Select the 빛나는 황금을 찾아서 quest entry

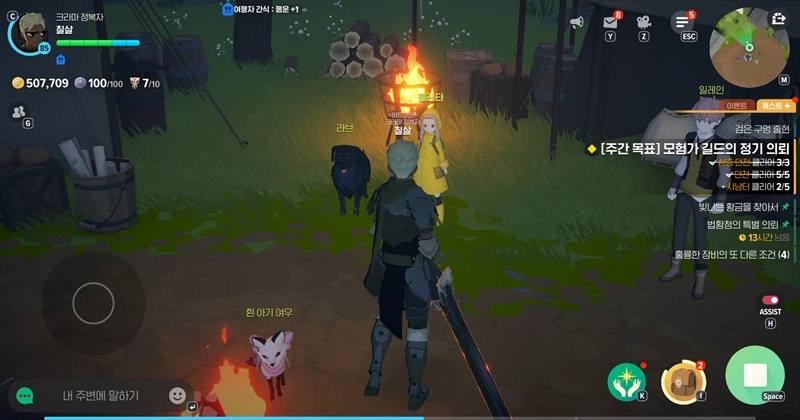[737, 207]
